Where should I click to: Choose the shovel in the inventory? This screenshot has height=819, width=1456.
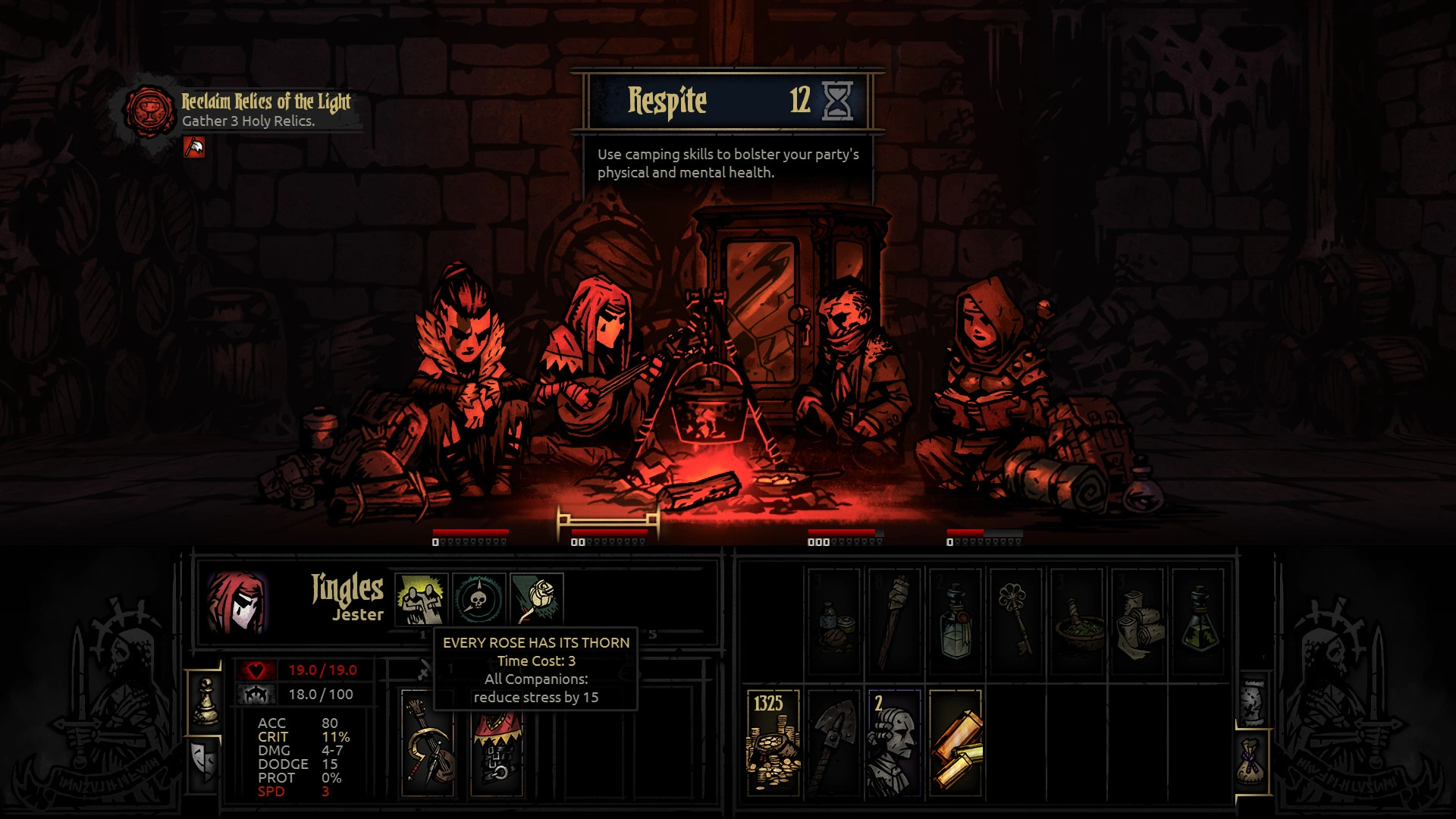833,742
